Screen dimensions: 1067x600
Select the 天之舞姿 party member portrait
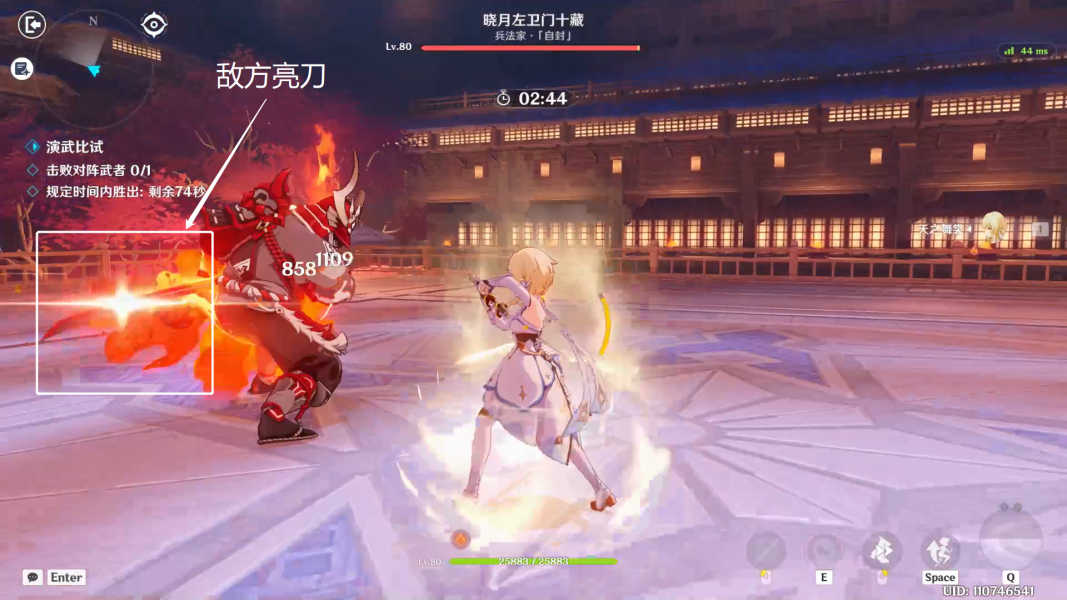(x=992, y=229)
